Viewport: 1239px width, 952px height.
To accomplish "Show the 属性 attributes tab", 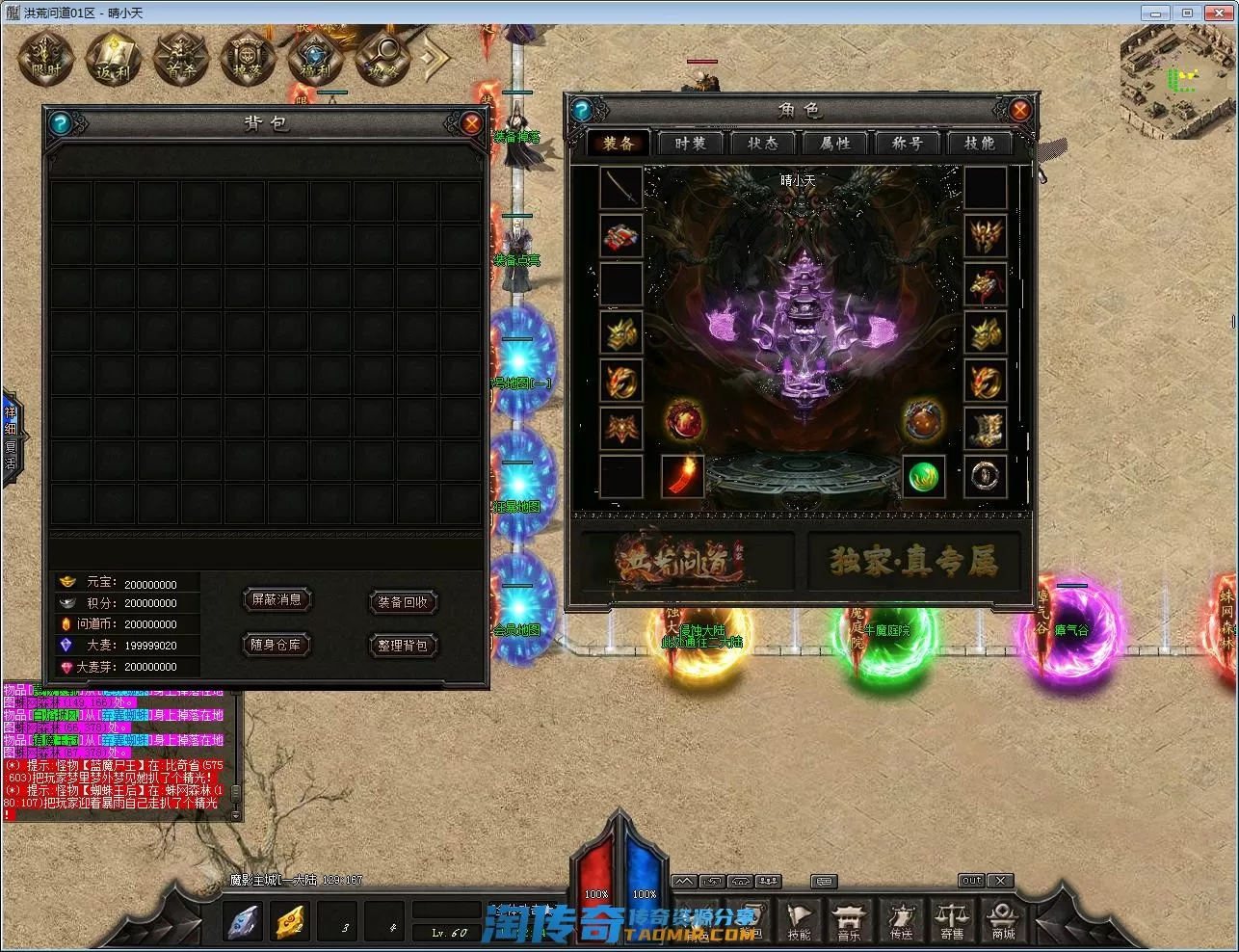I will (x=835, y=144).
